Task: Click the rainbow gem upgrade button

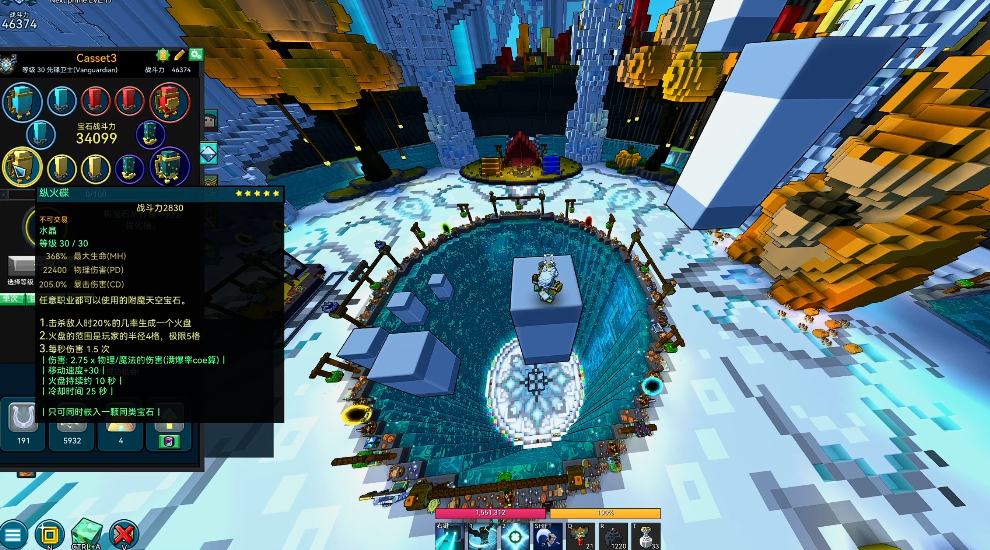Action: coord(166,441)
